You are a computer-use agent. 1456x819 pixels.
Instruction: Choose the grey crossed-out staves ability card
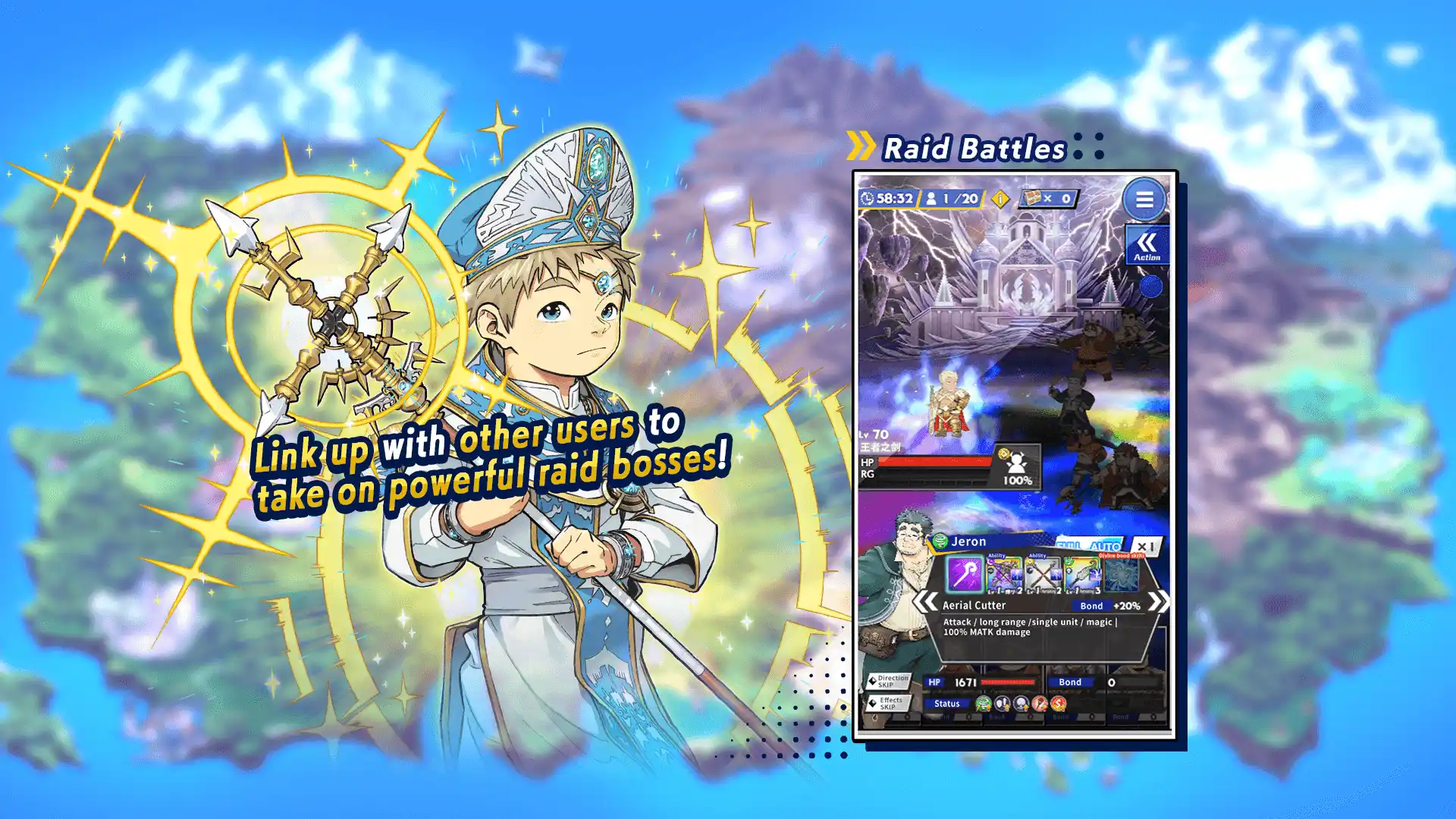coord(1043,576)
